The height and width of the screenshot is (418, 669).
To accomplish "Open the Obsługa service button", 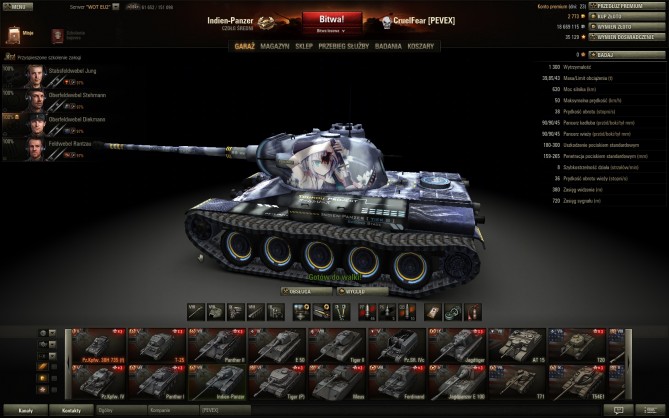I will (301, 291).
